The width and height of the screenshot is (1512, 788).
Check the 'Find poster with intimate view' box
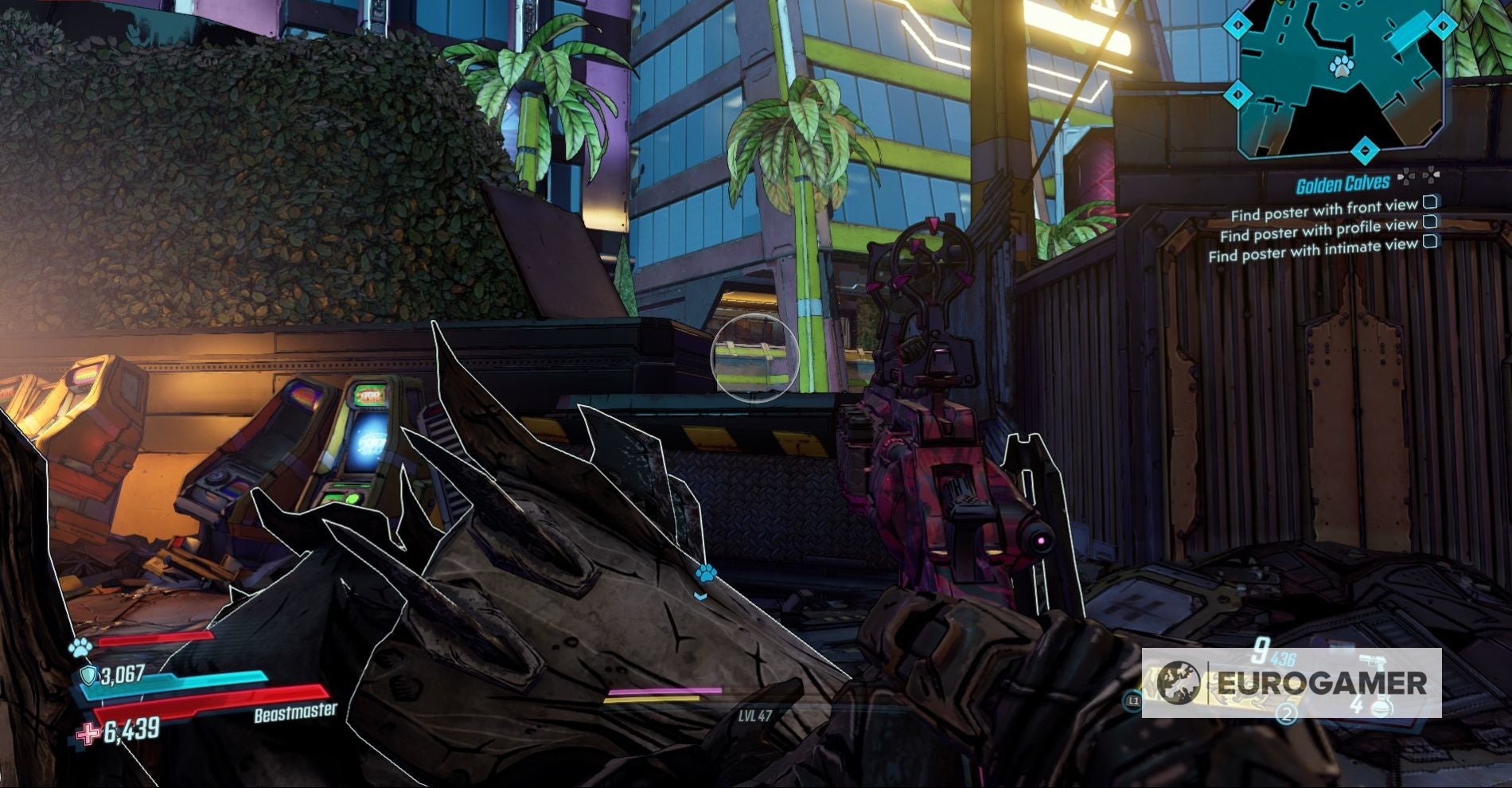tap(1430, 242)
